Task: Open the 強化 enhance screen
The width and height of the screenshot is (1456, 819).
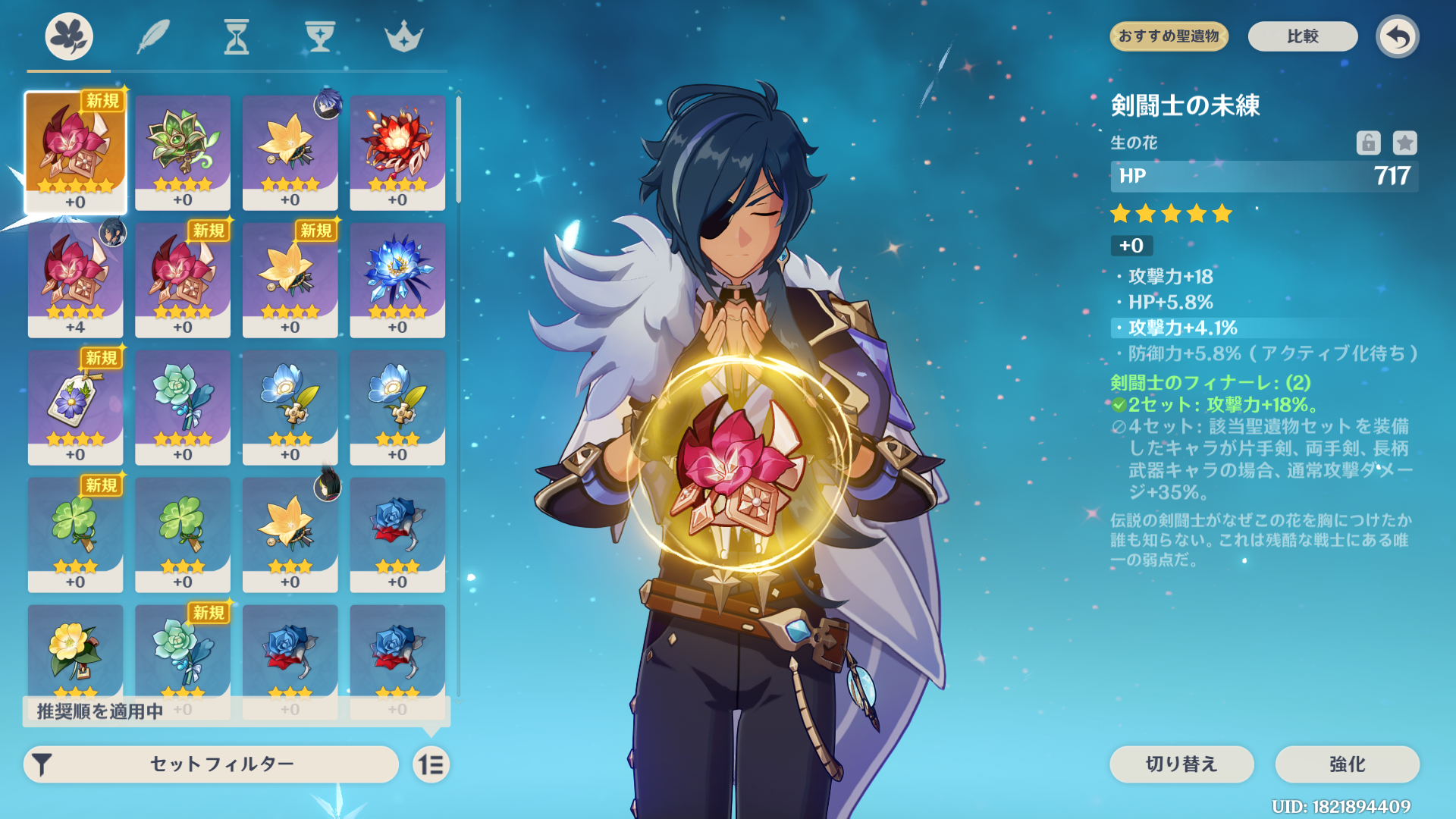Action: pos(1347,764)
